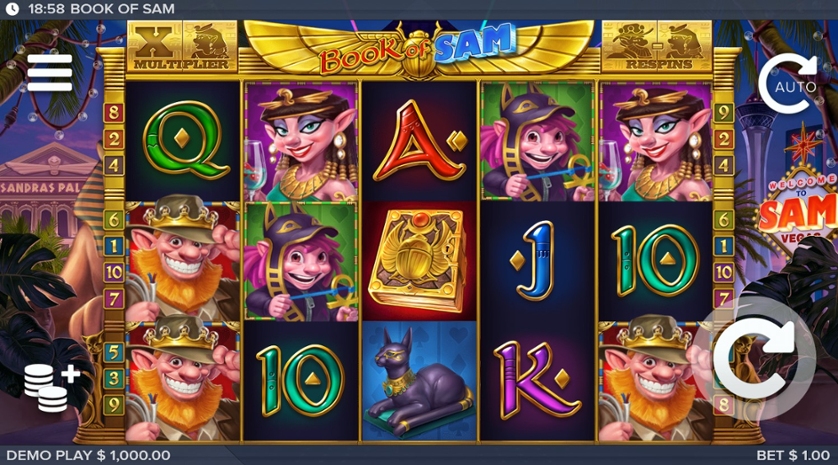Screen dimensions: 838x465
Task: Spin the reels with the large circular arrow
Action: coord(757,358)
